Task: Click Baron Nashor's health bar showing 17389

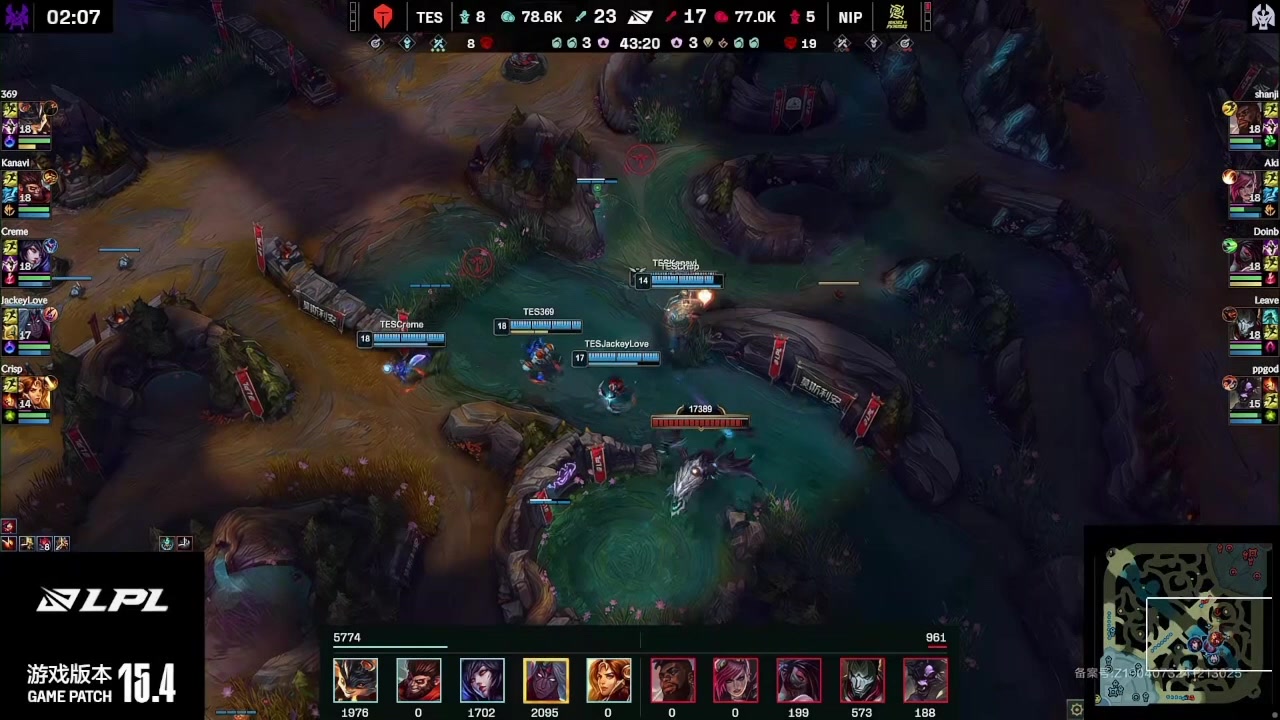Action: click(x=700, y=421)
